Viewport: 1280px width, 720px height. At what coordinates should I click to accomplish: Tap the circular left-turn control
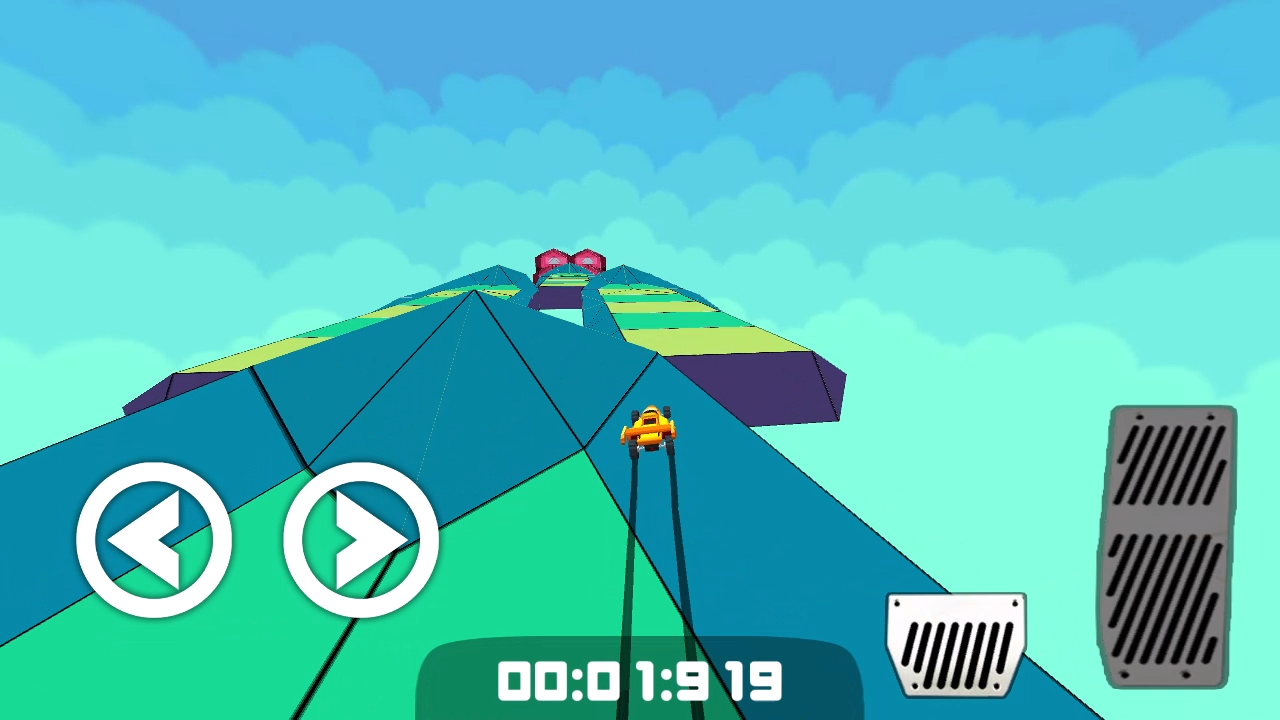click(x=155, y=540)
